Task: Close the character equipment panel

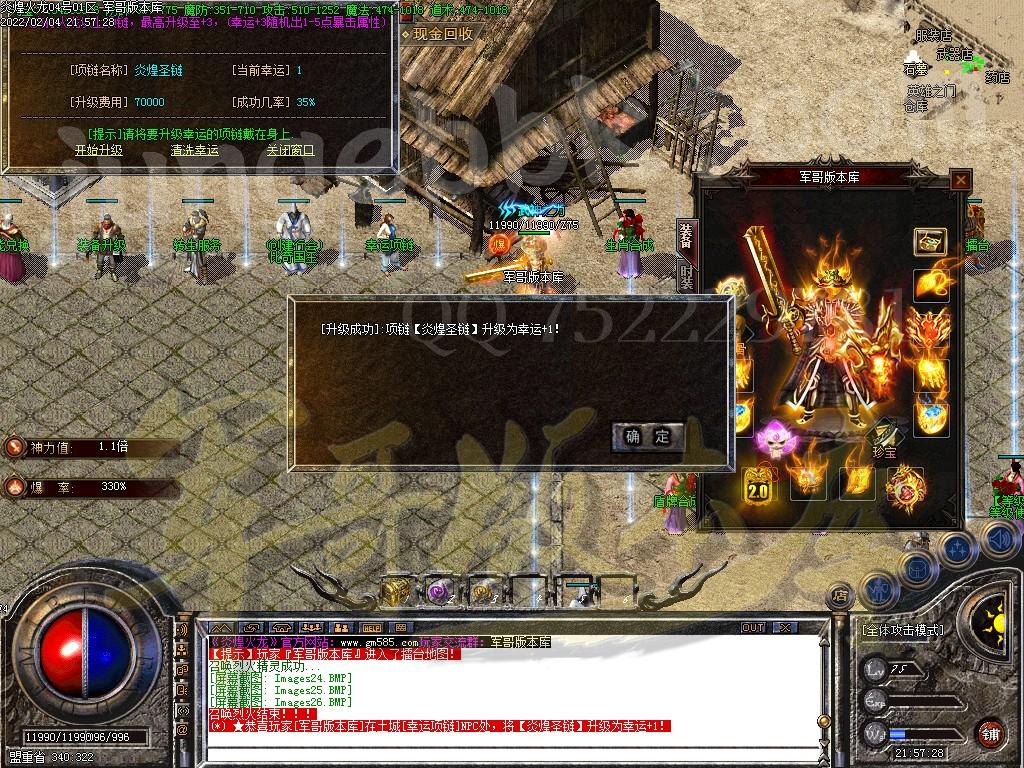Action: pyautogui.click(x=960, y=180)
